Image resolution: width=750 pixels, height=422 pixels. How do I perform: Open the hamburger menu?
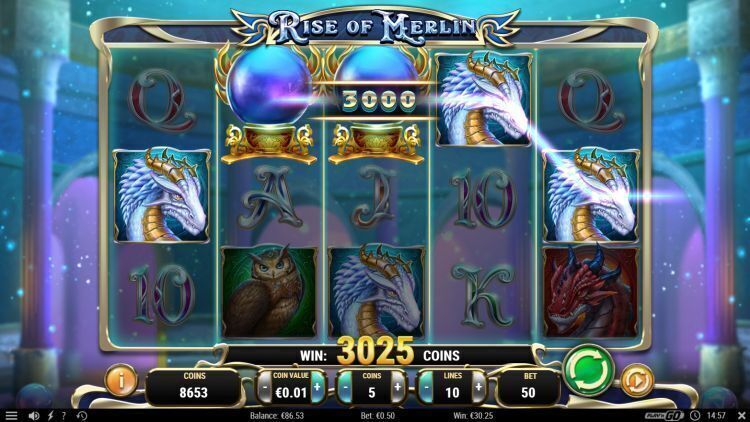click(11, 414)
